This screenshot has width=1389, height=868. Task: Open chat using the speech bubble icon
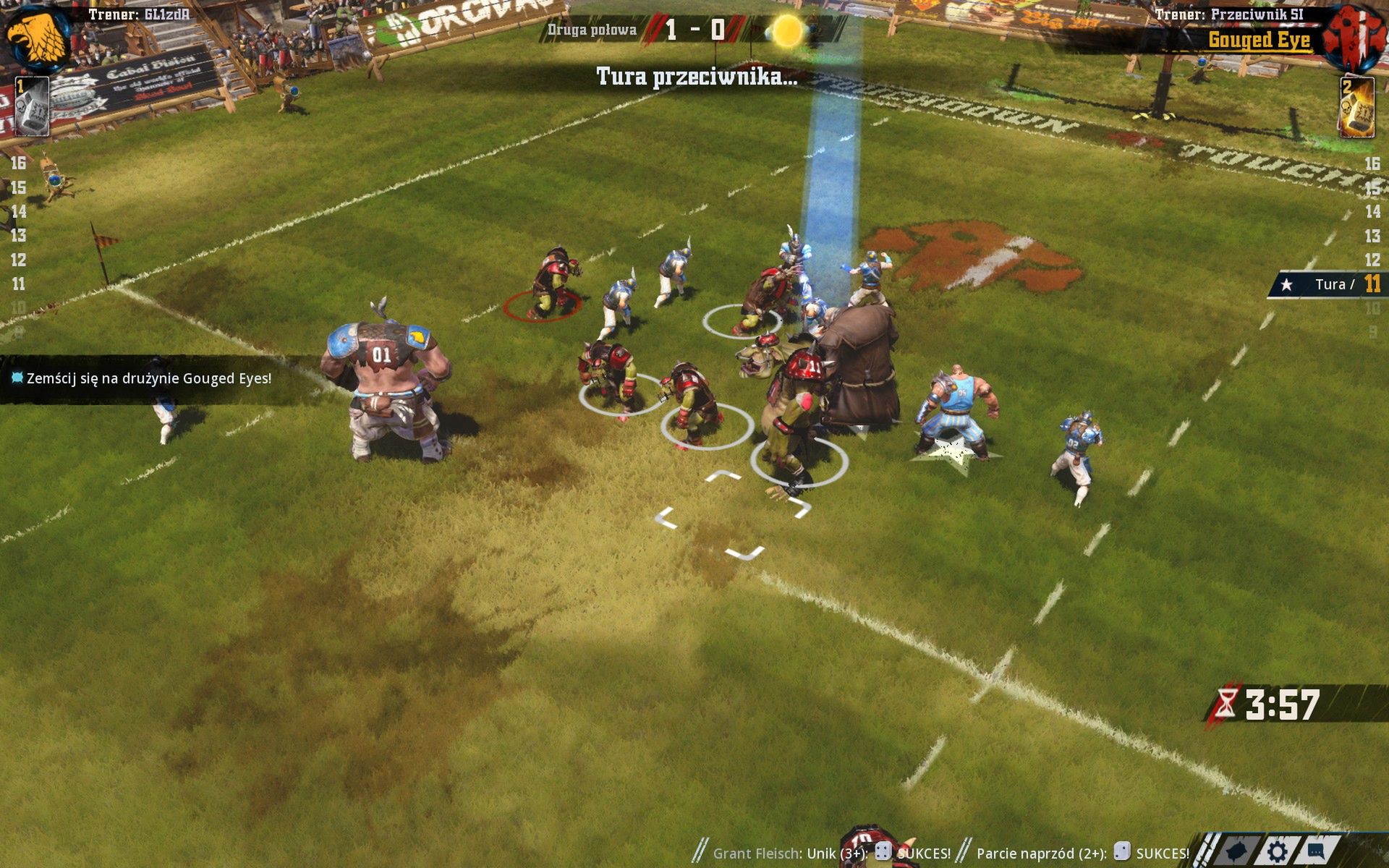[1316, 851]
